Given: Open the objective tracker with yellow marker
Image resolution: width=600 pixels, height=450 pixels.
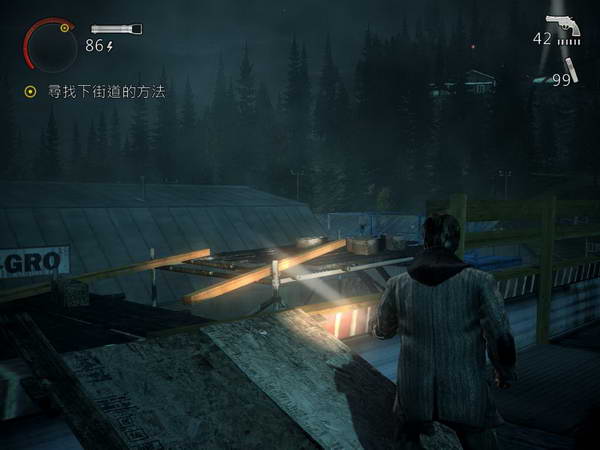Looking at the screenshot, I should click(31, 91).
